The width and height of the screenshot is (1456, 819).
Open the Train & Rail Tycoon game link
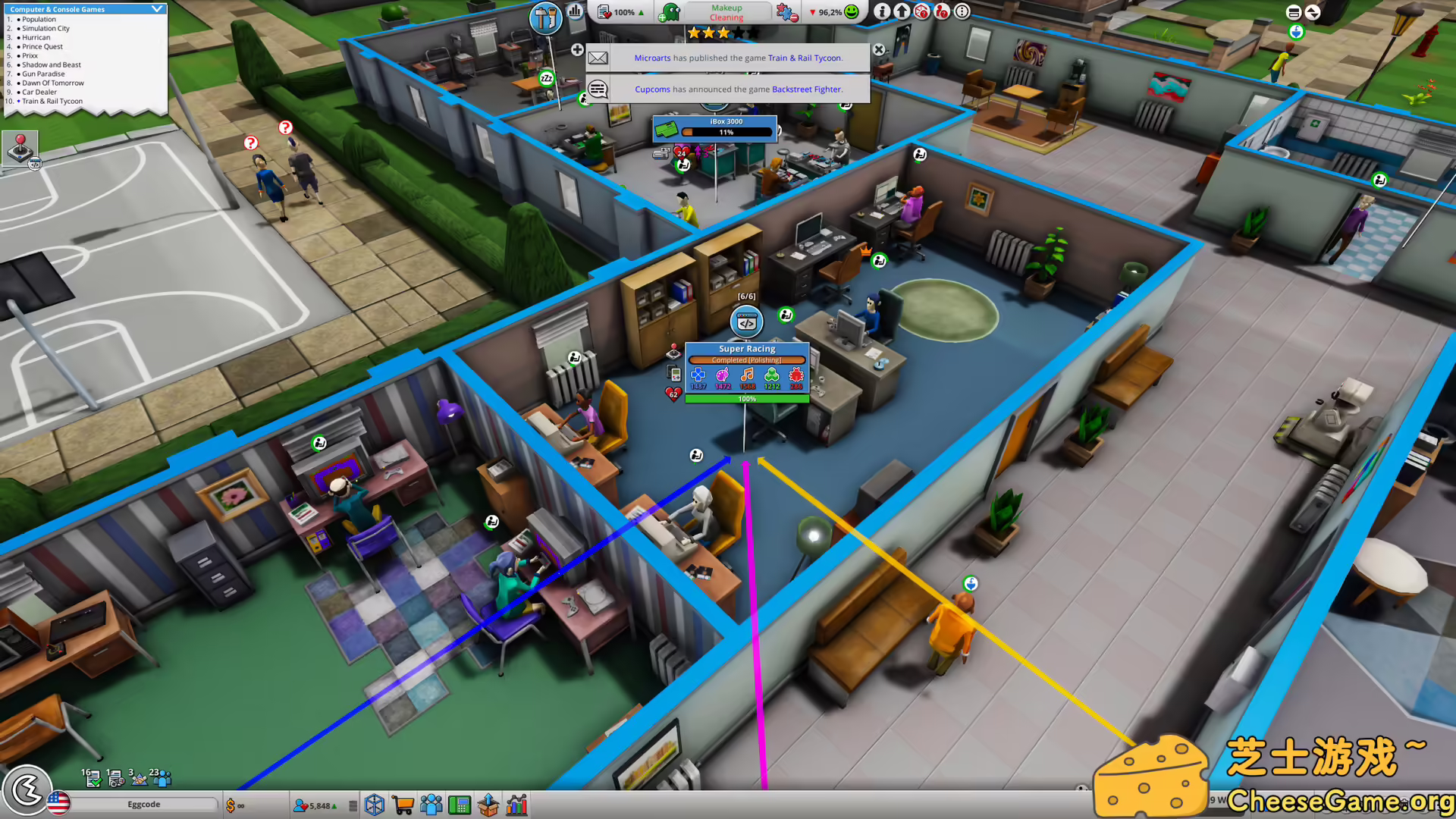[805, 58]
